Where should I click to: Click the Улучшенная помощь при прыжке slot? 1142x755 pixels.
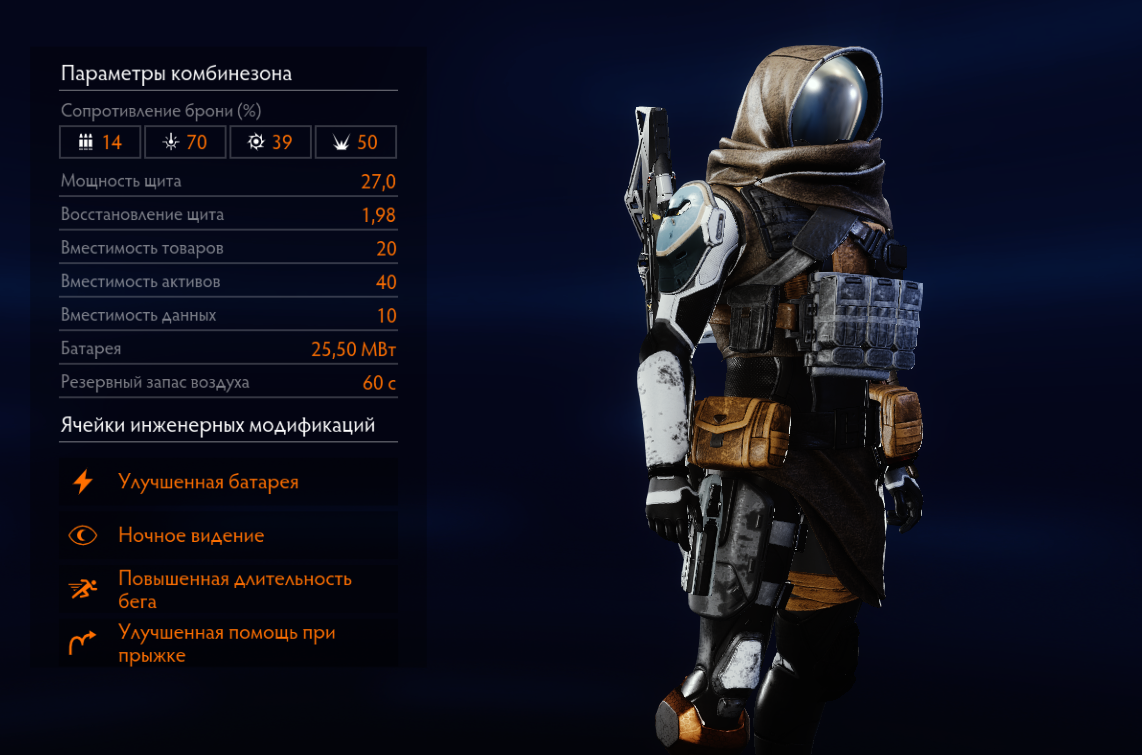[226, 644]
